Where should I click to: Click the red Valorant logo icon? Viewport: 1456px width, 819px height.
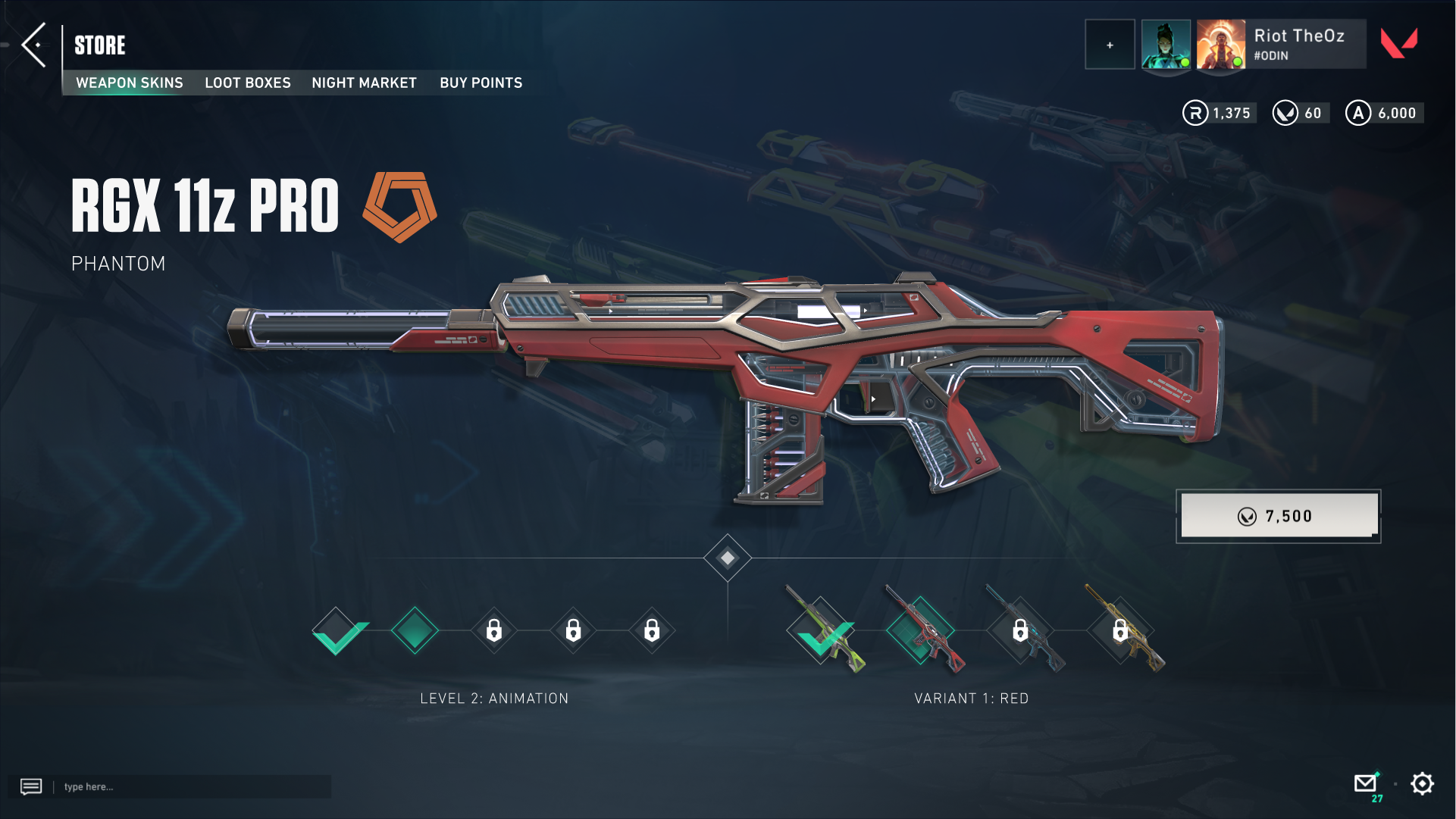(x=1398, y=43)
